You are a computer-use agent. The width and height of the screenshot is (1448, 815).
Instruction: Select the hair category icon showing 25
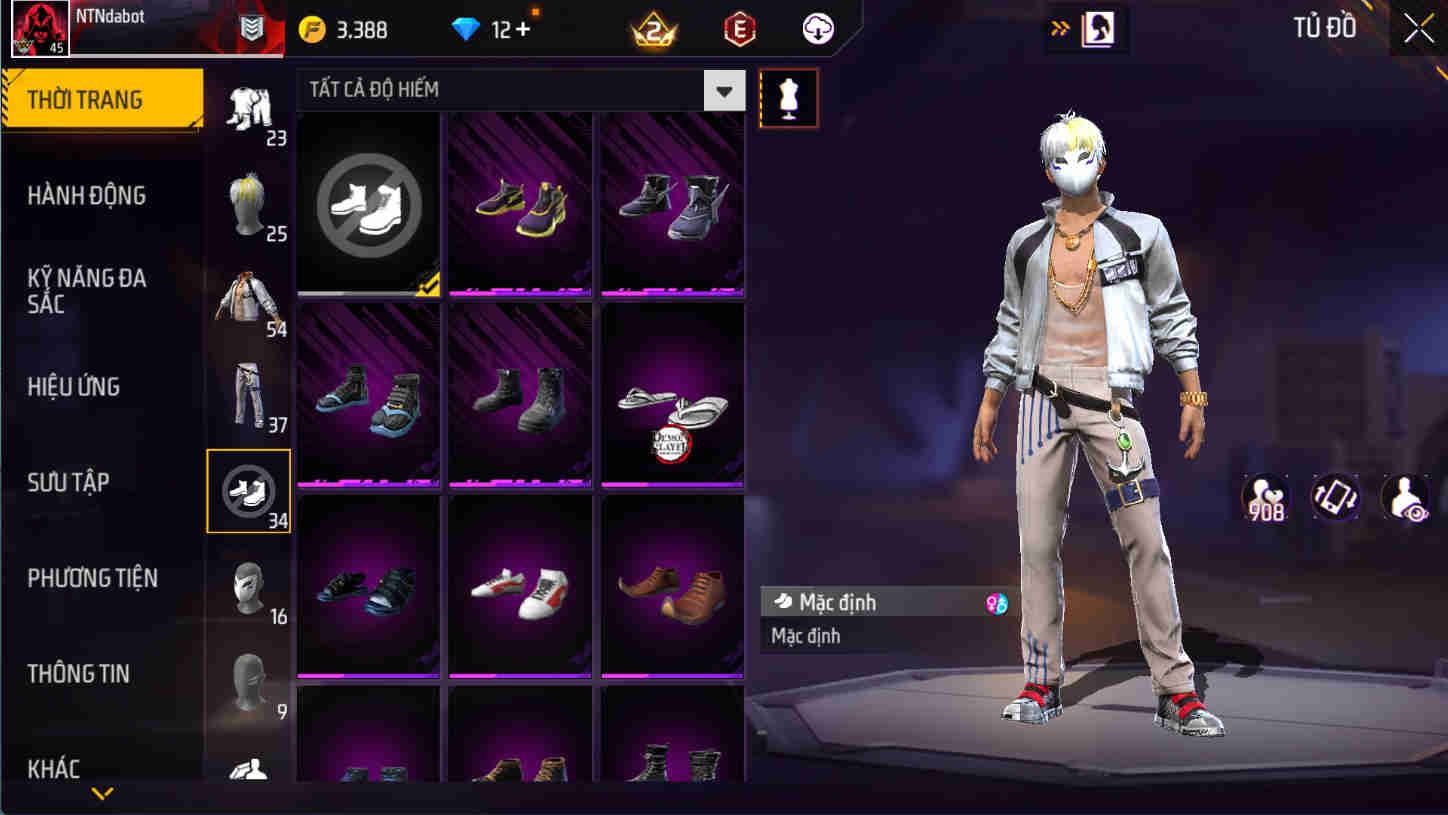tap(249, 205)
